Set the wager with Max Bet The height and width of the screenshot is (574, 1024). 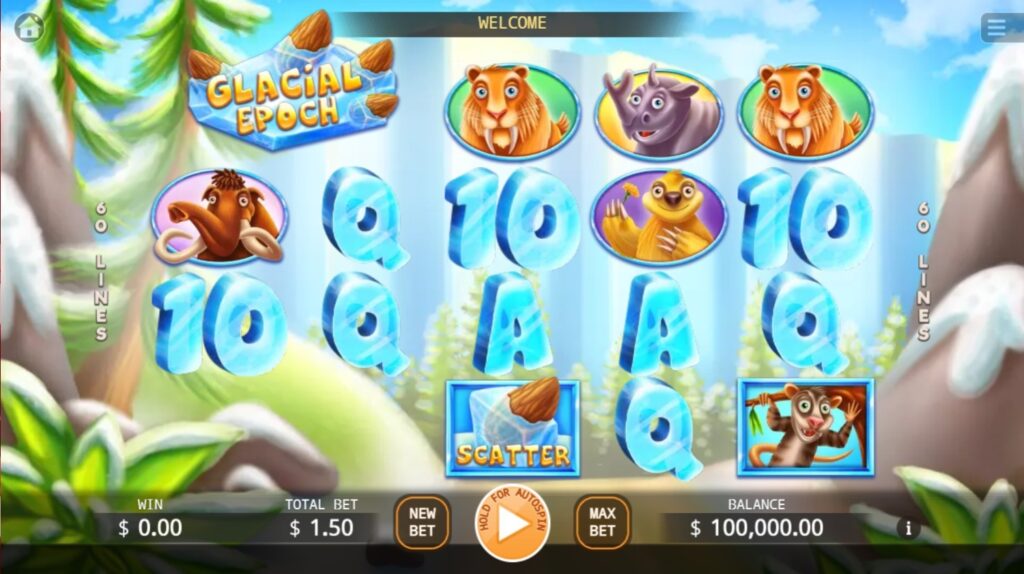coord(602,522)
